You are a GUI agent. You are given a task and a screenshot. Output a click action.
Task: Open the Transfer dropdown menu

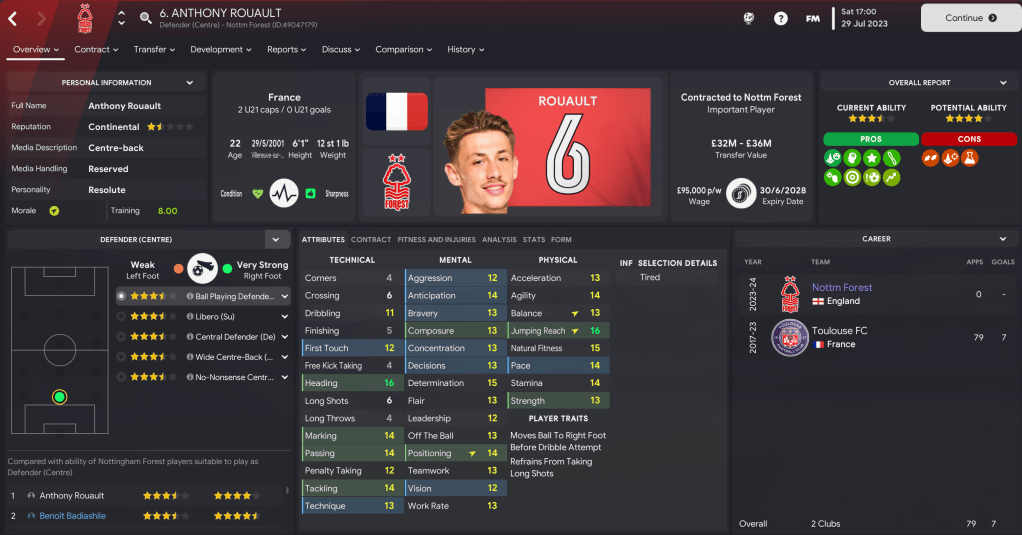click(x=154, y=49)
